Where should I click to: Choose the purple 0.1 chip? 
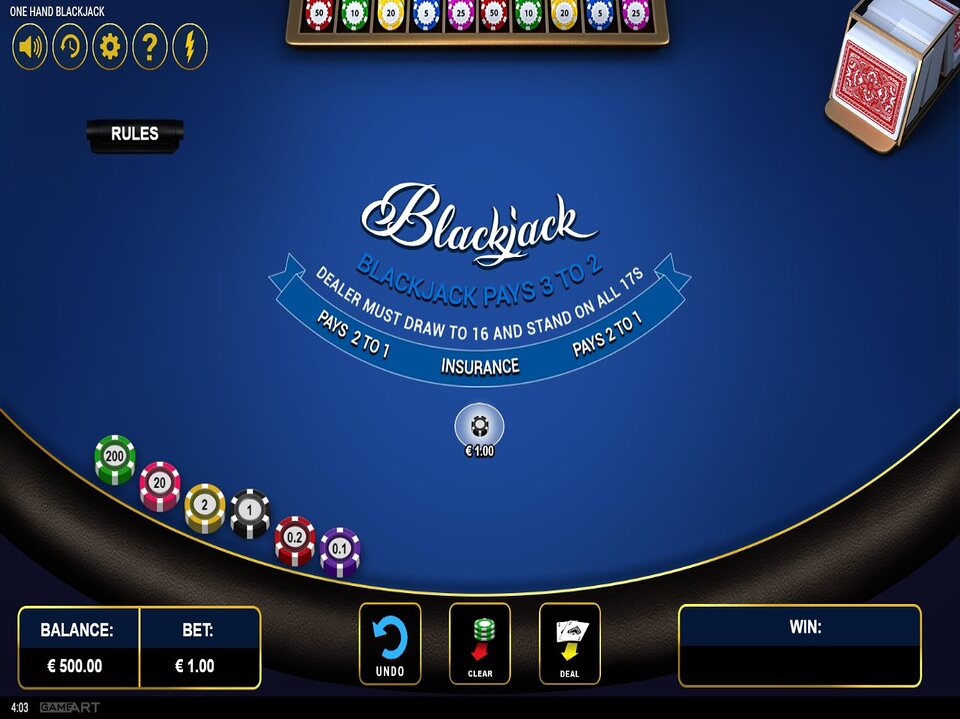click(340, 550)
